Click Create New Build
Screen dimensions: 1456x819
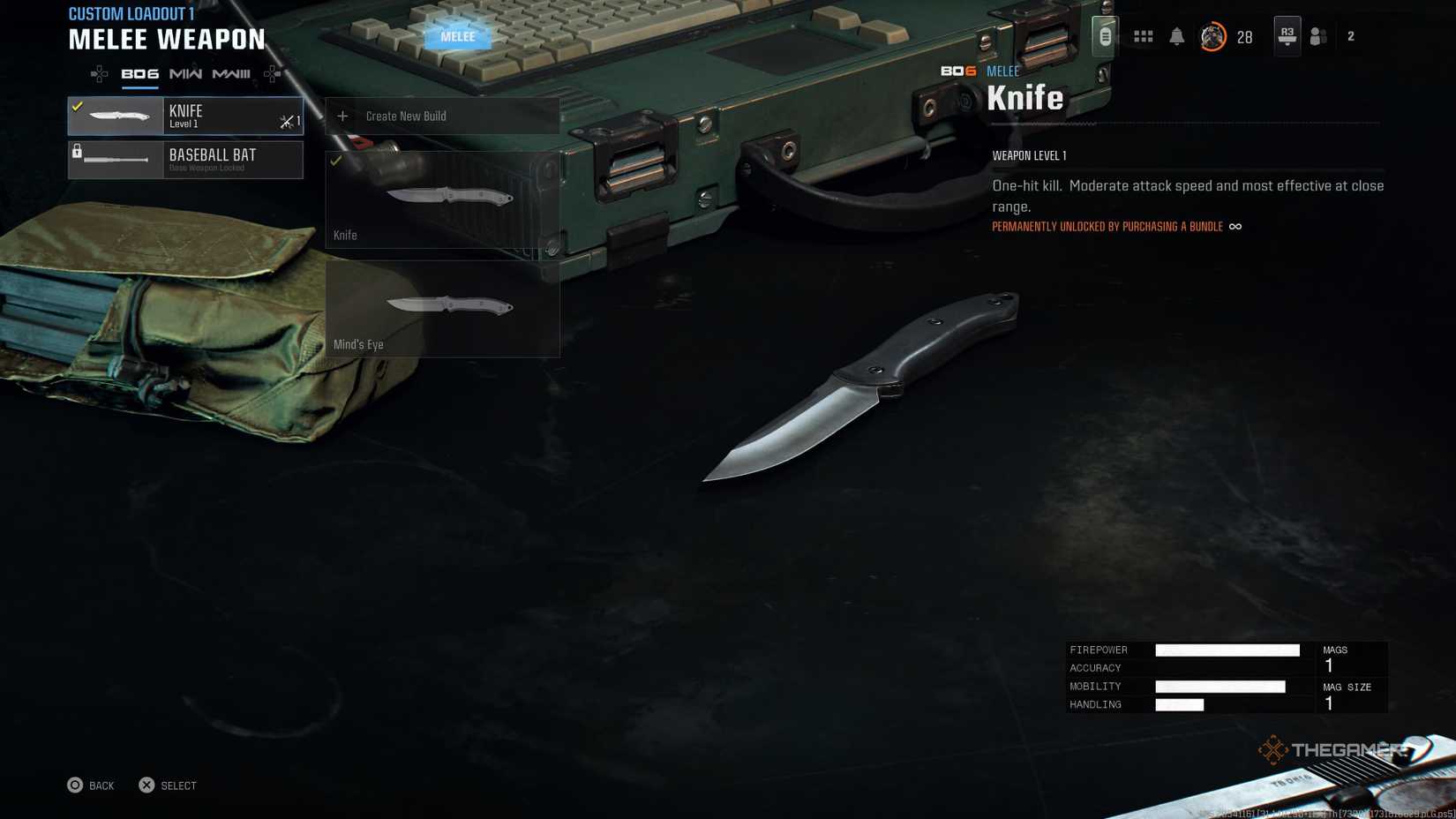[x=406, y=116]
